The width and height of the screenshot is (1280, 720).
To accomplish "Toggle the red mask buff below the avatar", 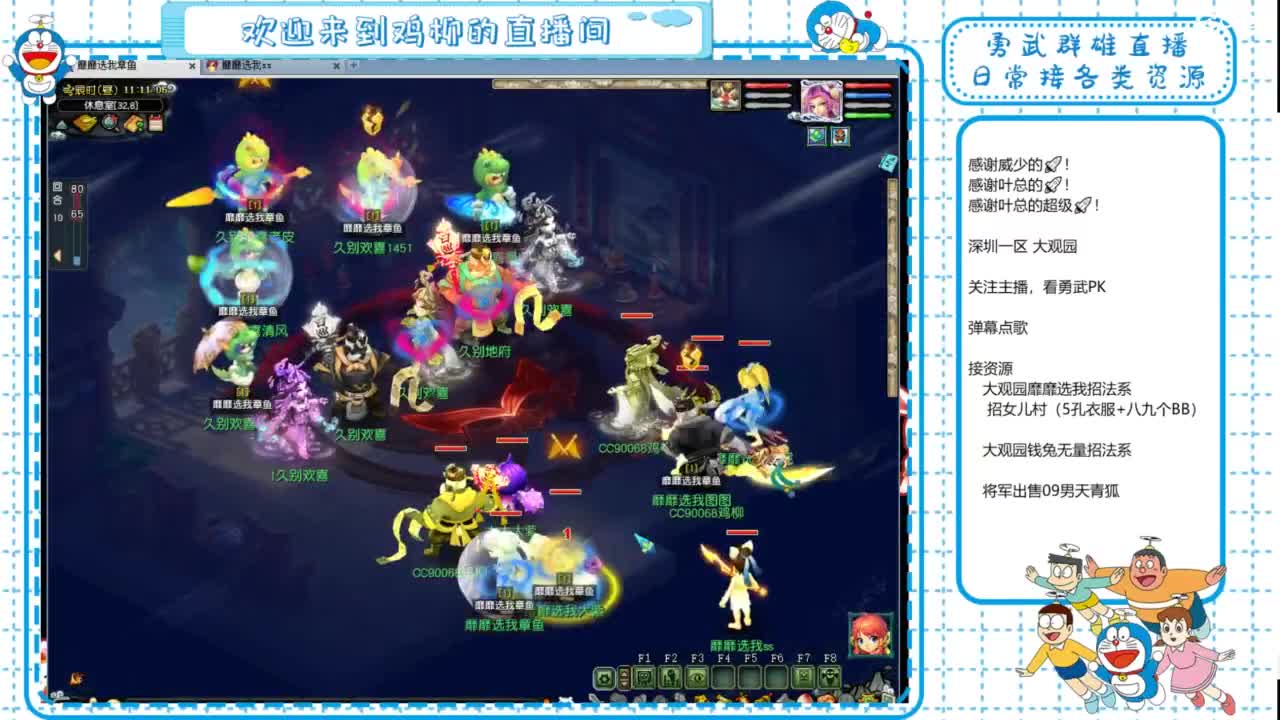I will point(840,136).
